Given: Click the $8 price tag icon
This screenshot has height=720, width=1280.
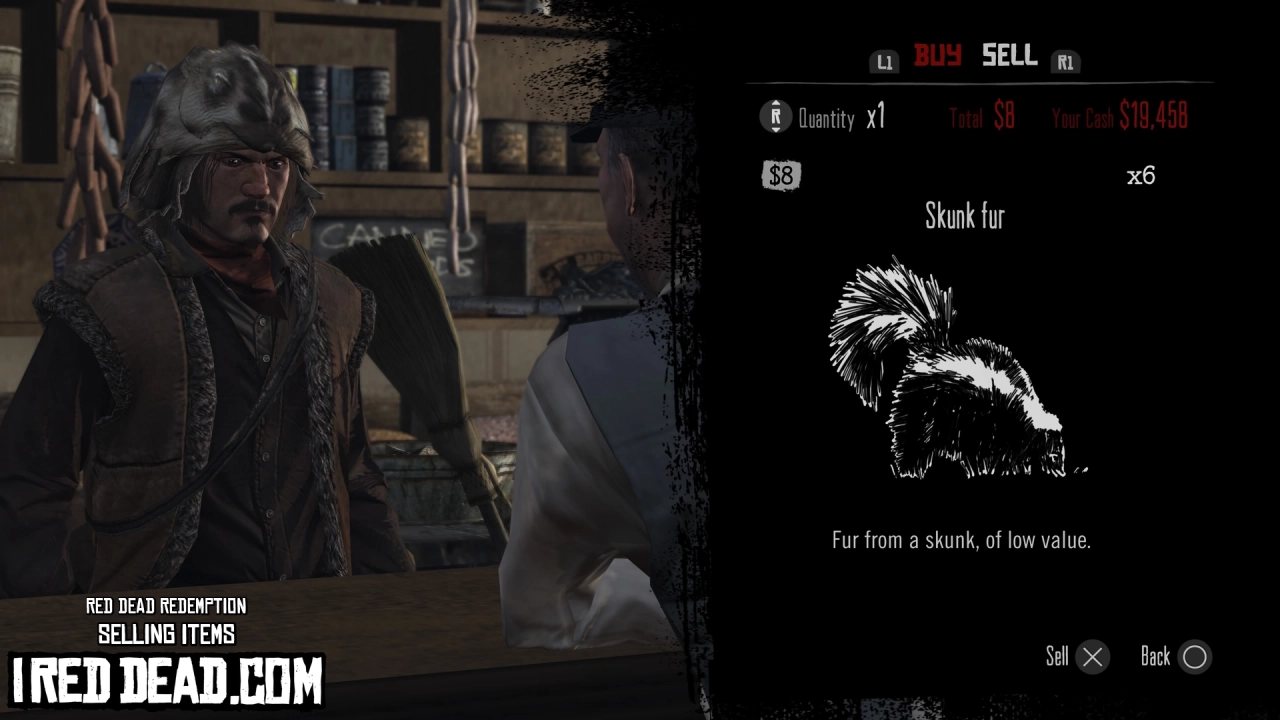Looking at the screenshot, I should 781,176.
